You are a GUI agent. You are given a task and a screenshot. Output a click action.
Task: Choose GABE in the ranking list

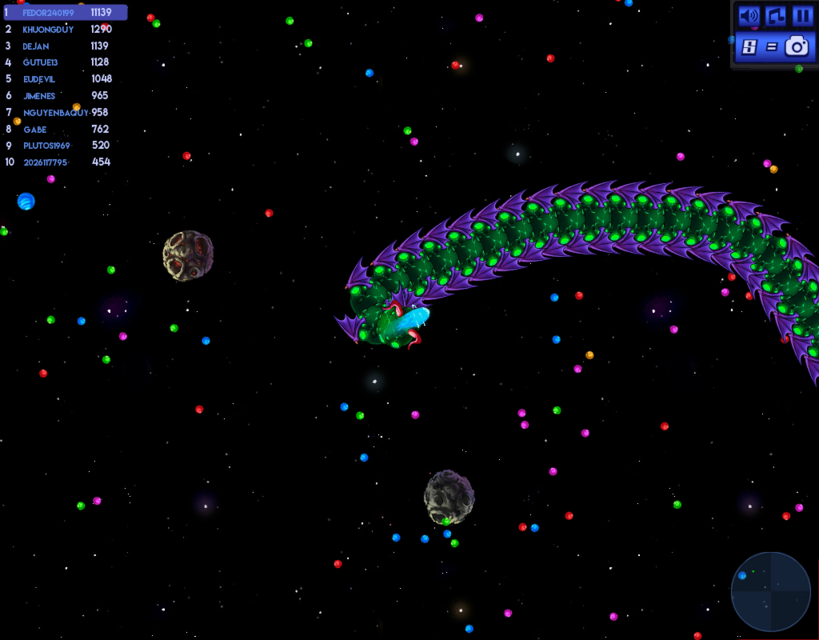click(35, 129)
